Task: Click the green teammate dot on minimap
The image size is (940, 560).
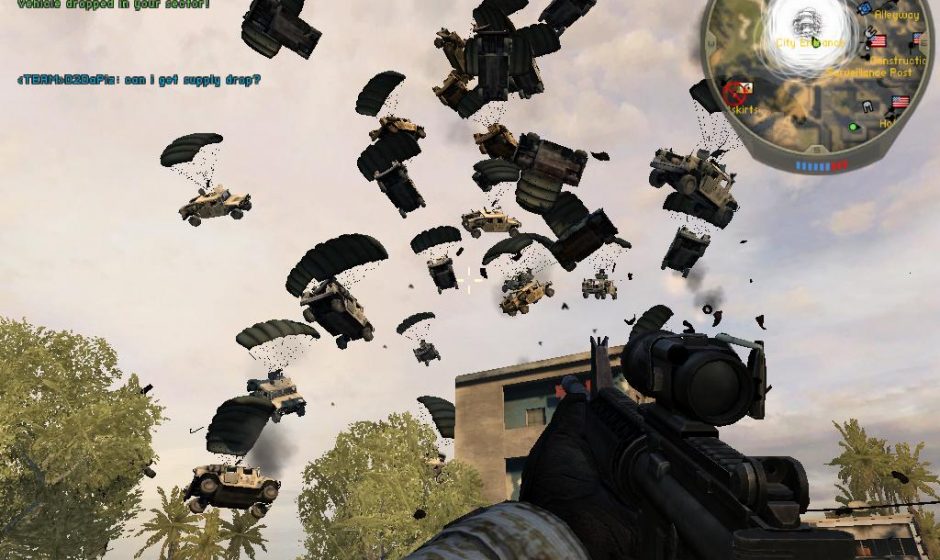Action: point(853,127)
